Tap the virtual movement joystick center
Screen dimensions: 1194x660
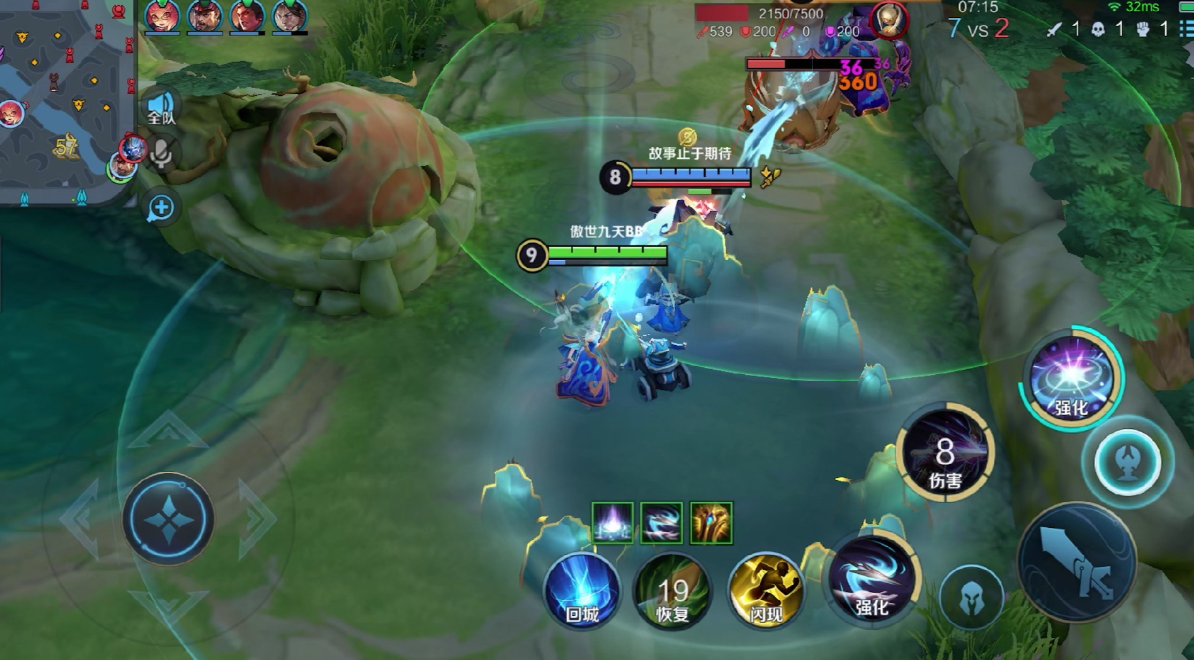click(168, 519)
